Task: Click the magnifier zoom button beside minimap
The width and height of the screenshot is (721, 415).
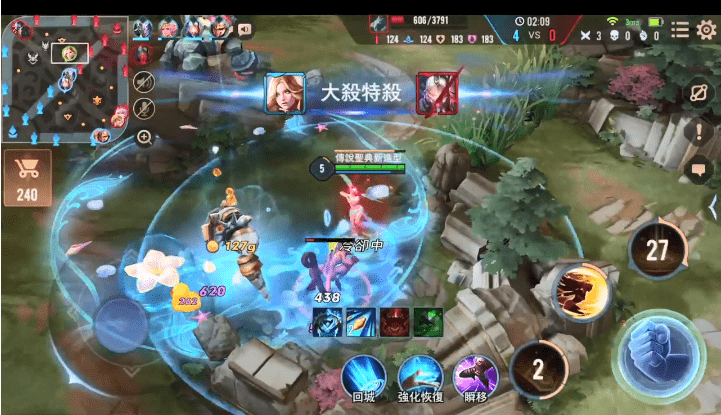Action: [x=144, y=136]
